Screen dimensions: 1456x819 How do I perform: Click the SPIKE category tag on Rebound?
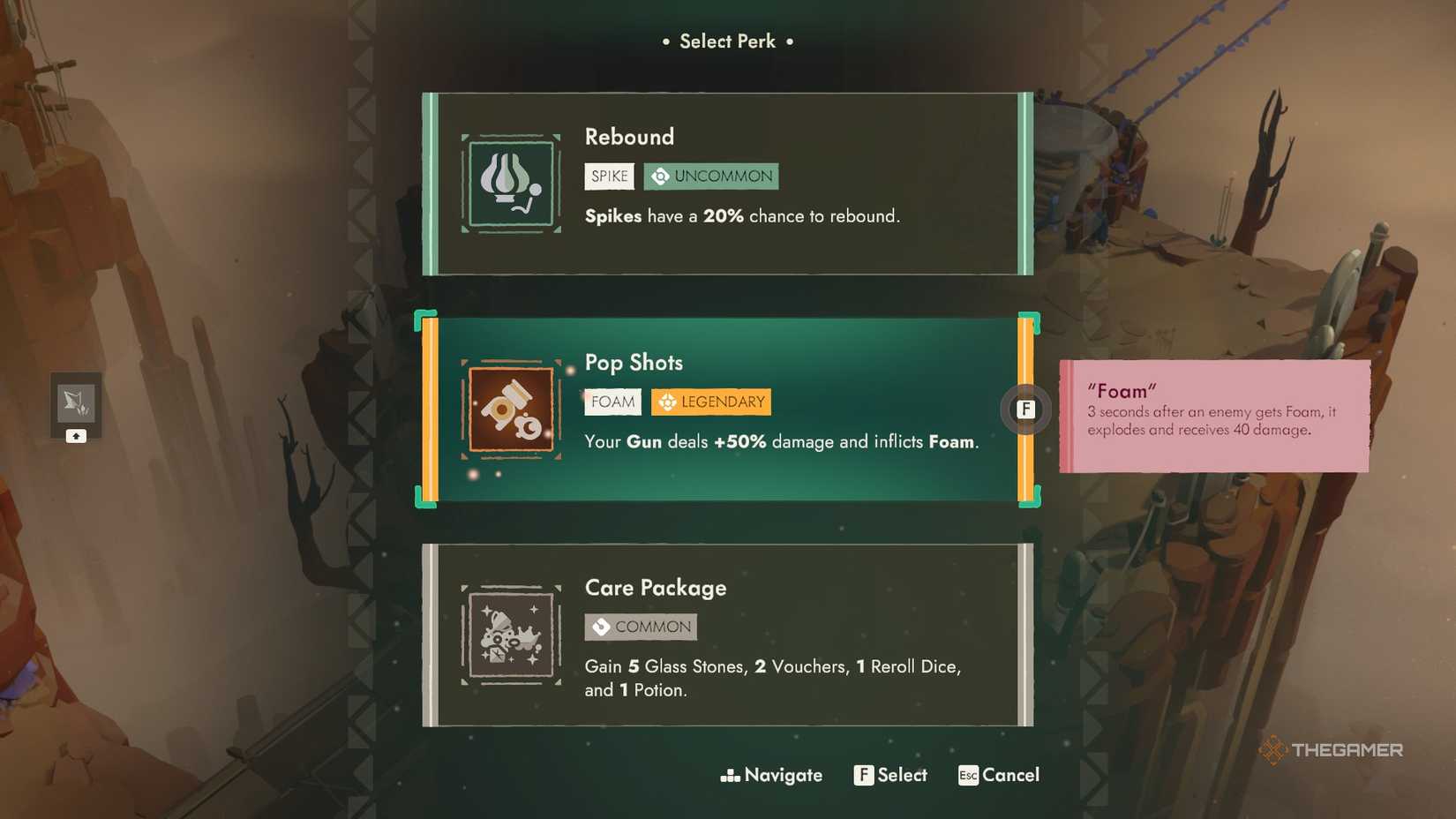(x=609, y=176)
